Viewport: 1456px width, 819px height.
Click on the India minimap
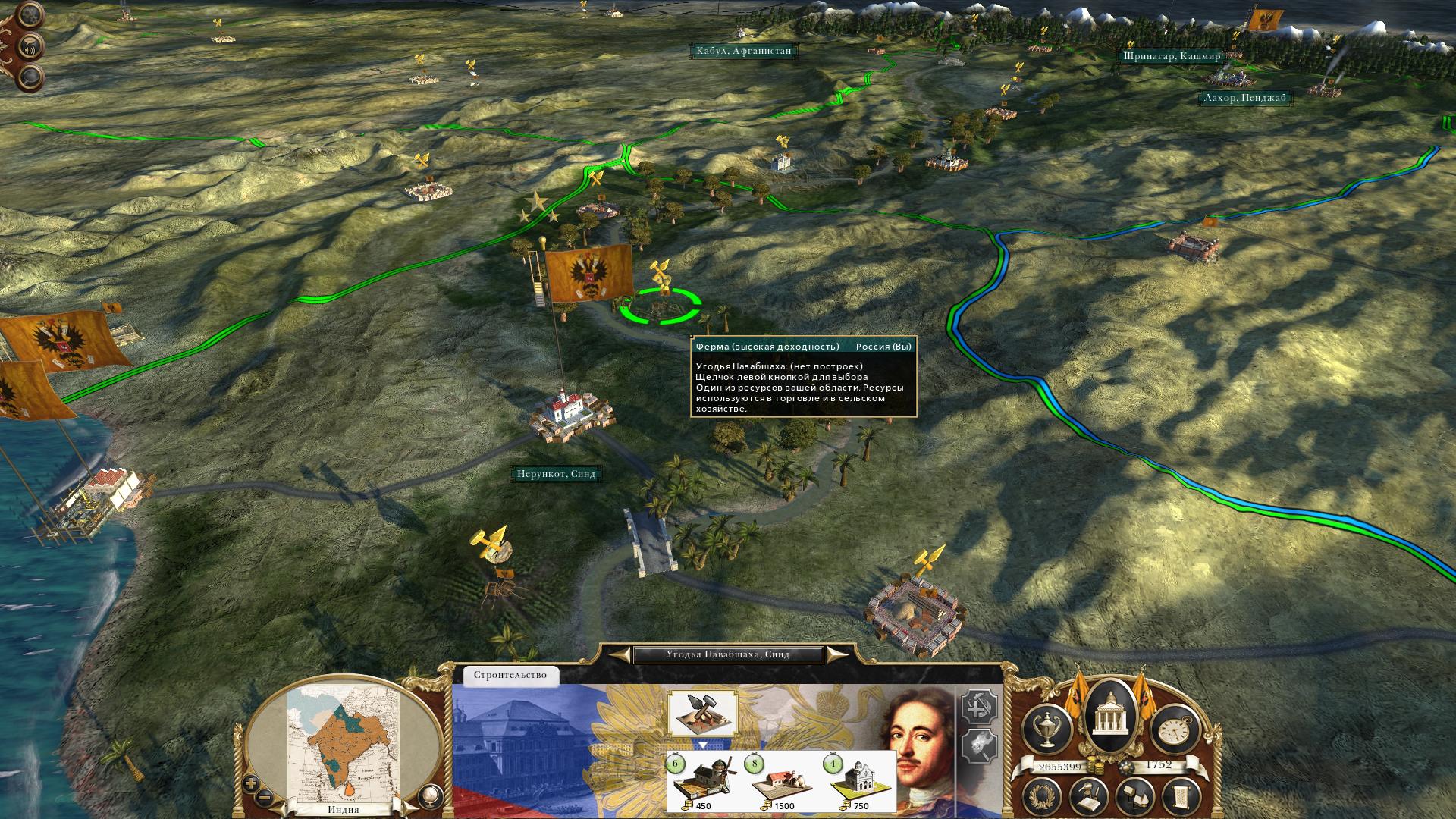345,743
